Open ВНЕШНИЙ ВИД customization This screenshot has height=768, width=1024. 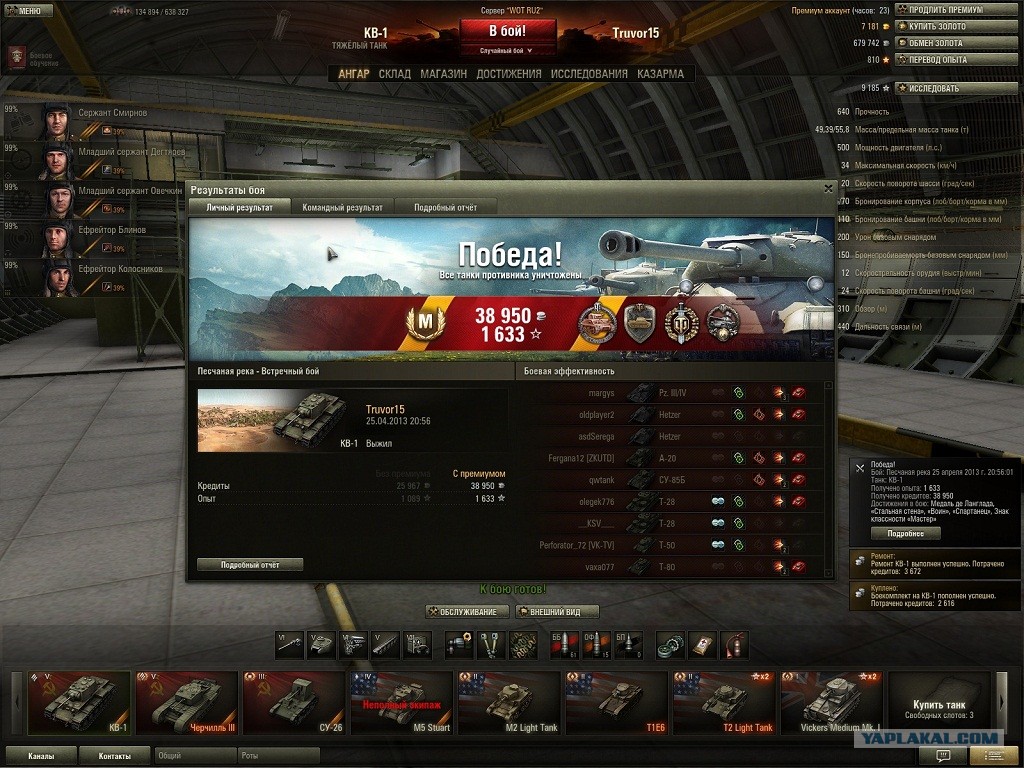[x=557, y=612]
